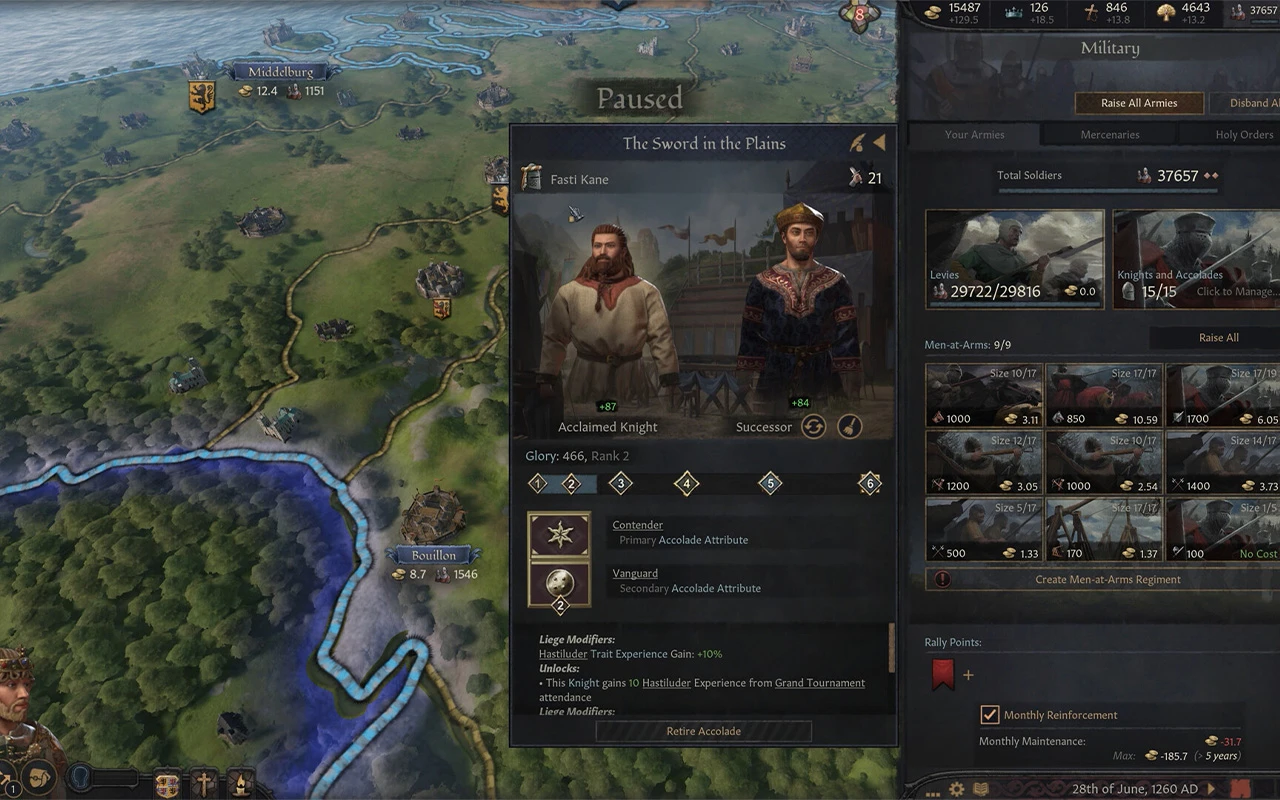Add a new rally point
The height and width of the screenshot is (800, 1280).
click(x=968, y=675)
